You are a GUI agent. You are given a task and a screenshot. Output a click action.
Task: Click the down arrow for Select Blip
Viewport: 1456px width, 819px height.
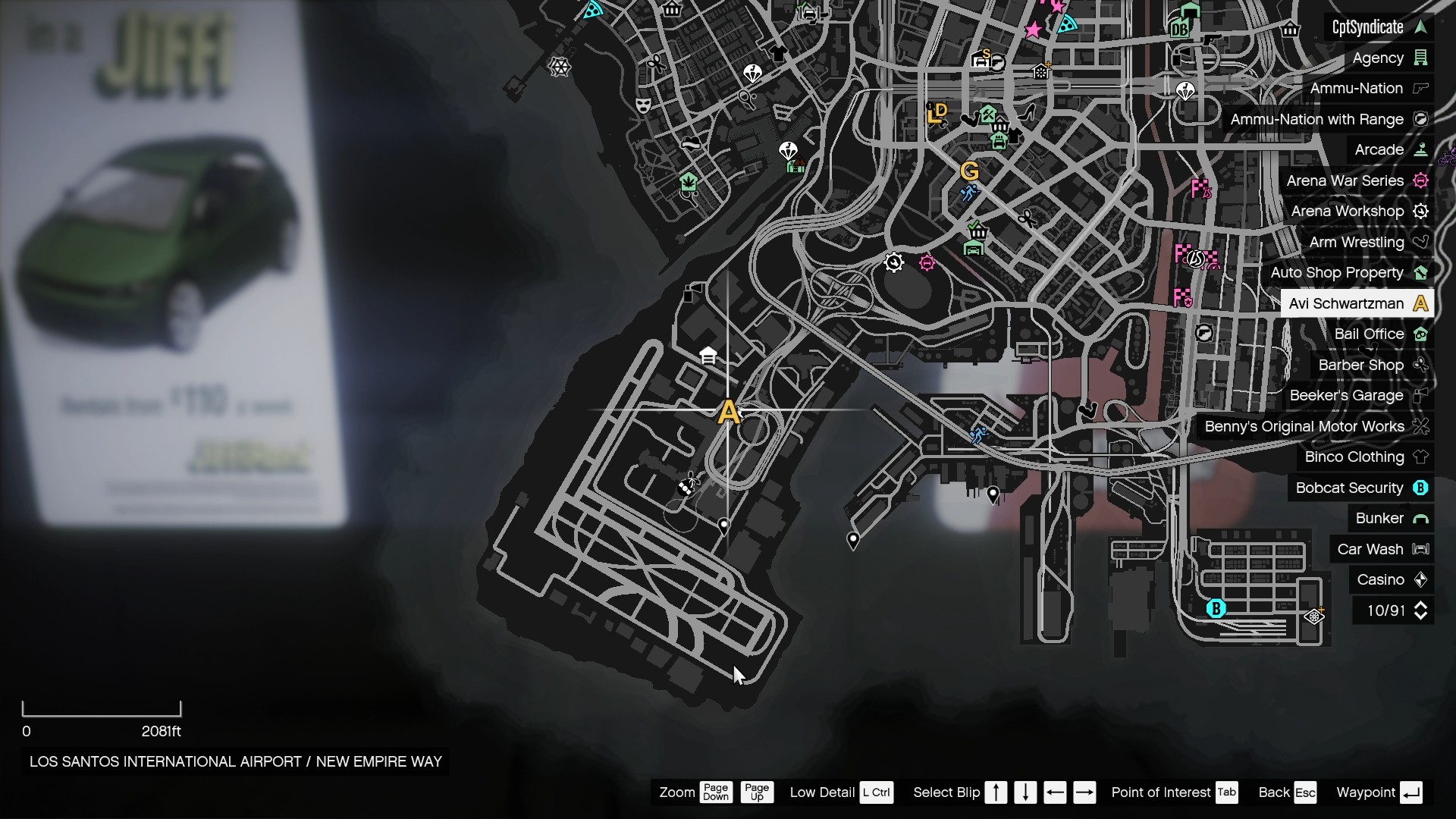[x=1025, y=792]
